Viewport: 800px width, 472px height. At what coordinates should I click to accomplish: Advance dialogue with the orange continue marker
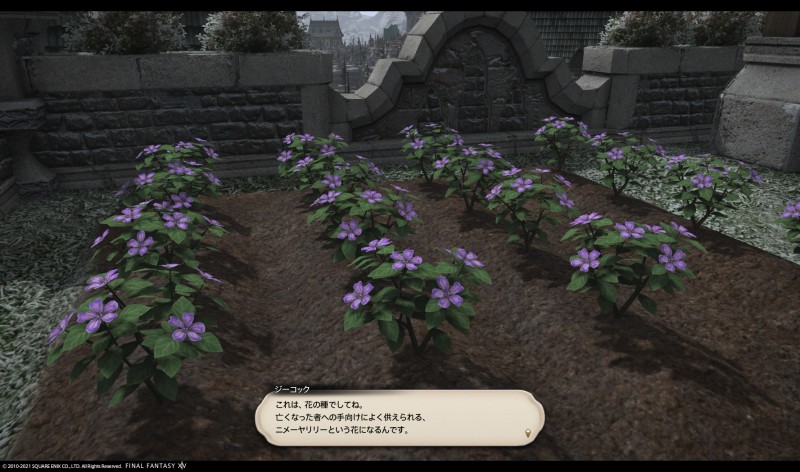[527, 433]
